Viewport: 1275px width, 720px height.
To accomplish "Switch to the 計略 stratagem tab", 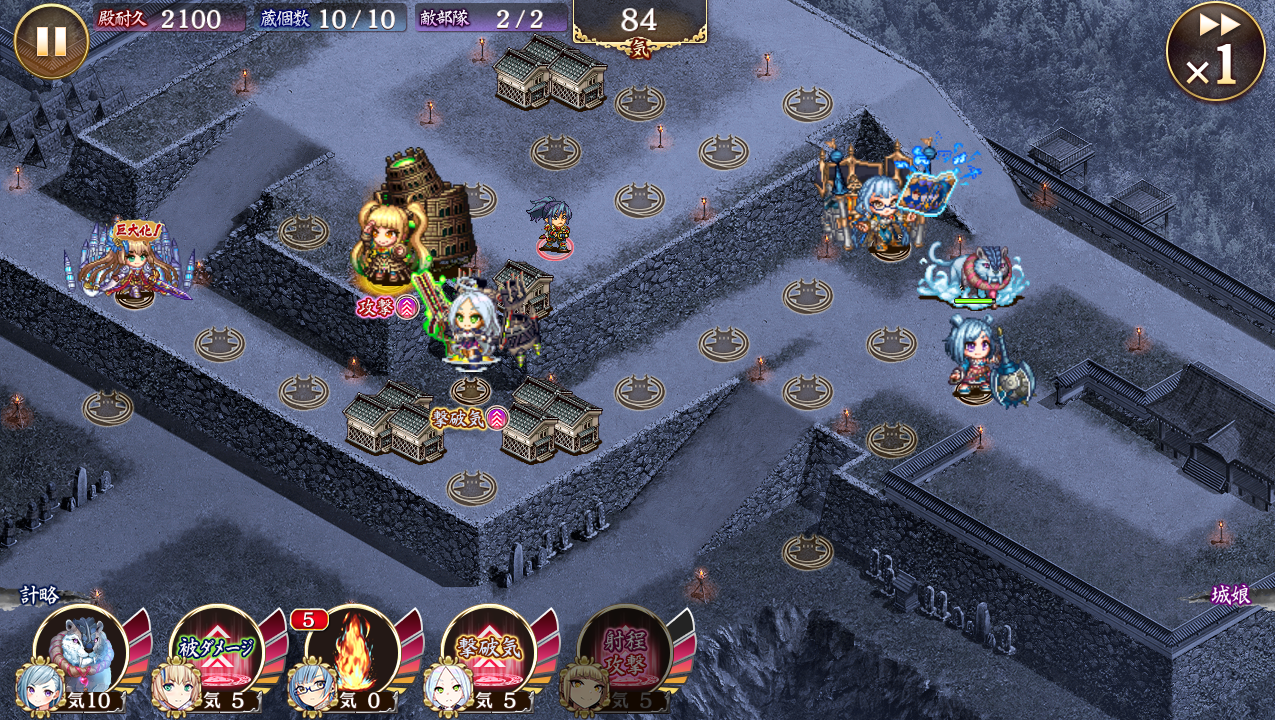I will click(40, 596).
